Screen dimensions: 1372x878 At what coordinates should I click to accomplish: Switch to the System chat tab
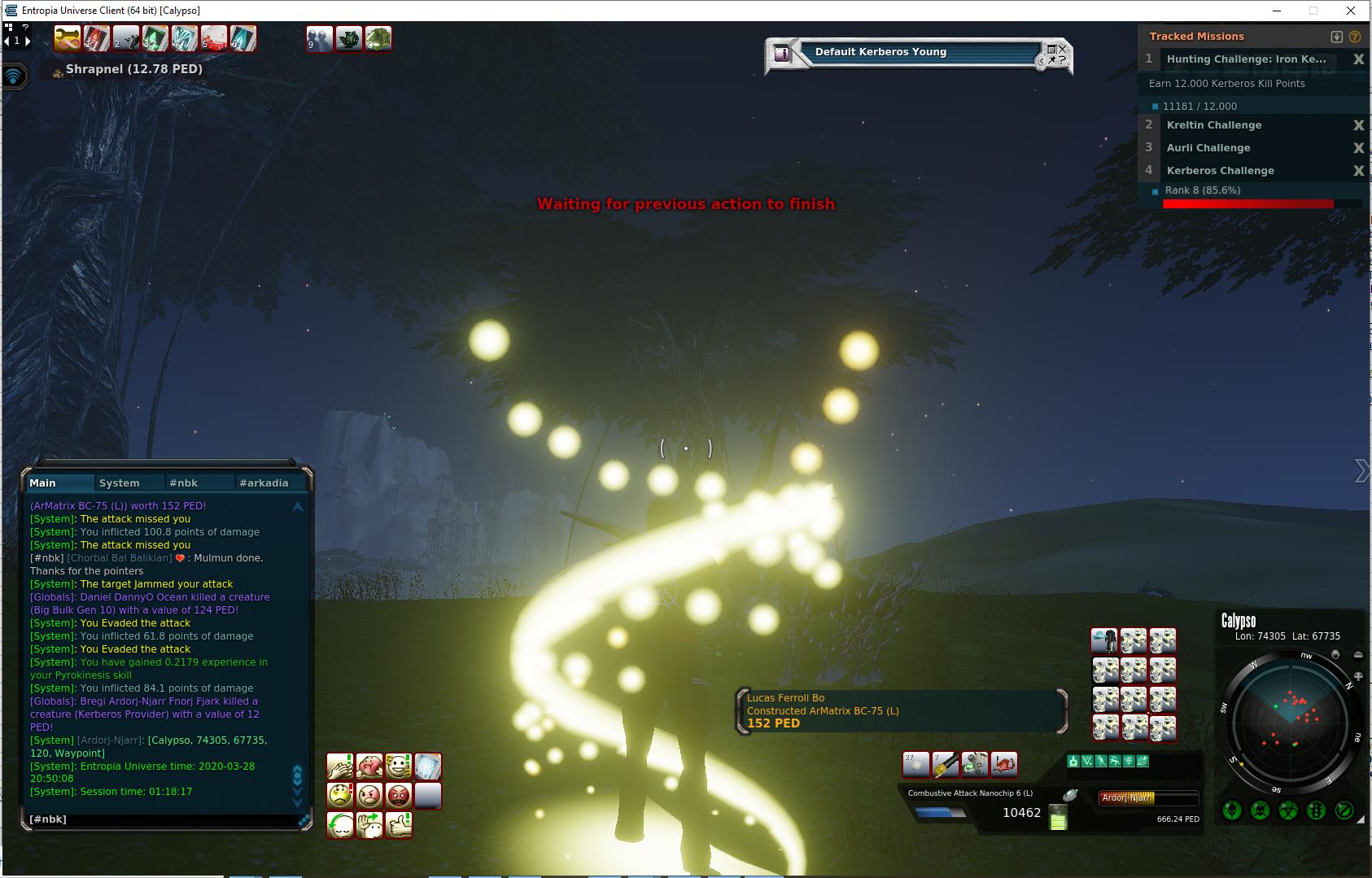point(119,483)
